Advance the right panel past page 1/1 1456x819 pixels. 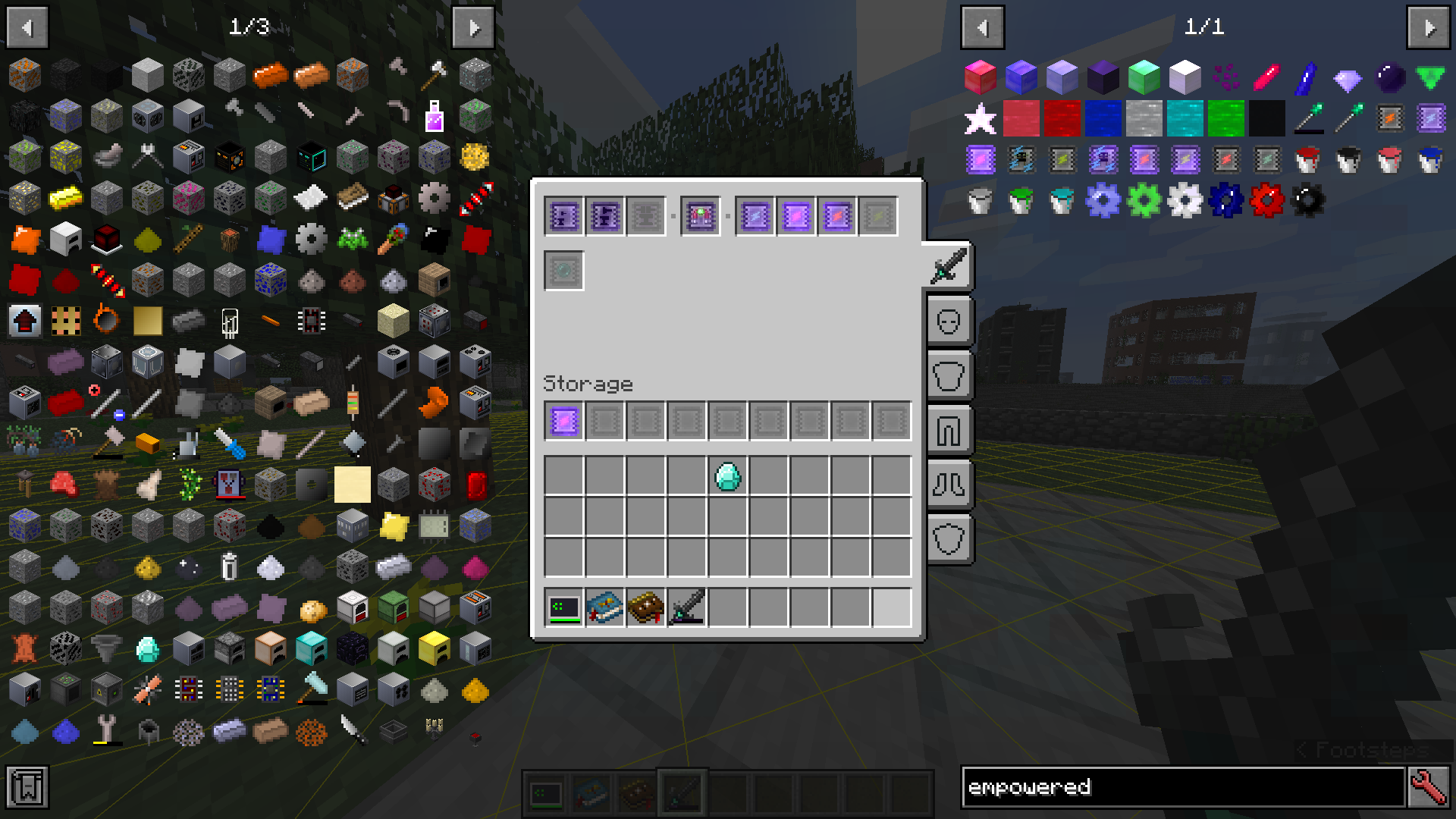tap(1429, 27)
